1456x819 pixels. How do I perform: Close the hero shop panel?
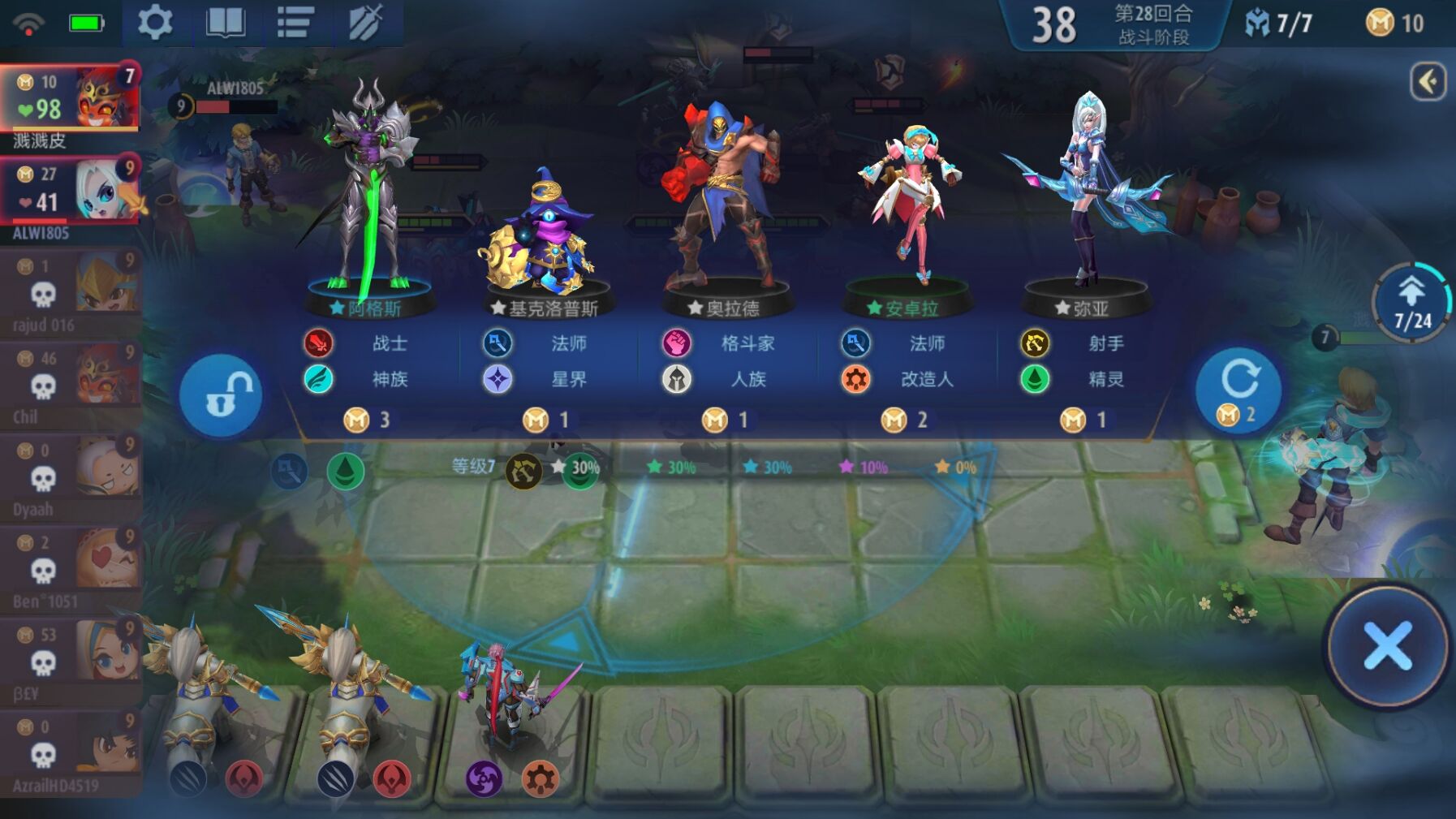(x=1388, y=647)
